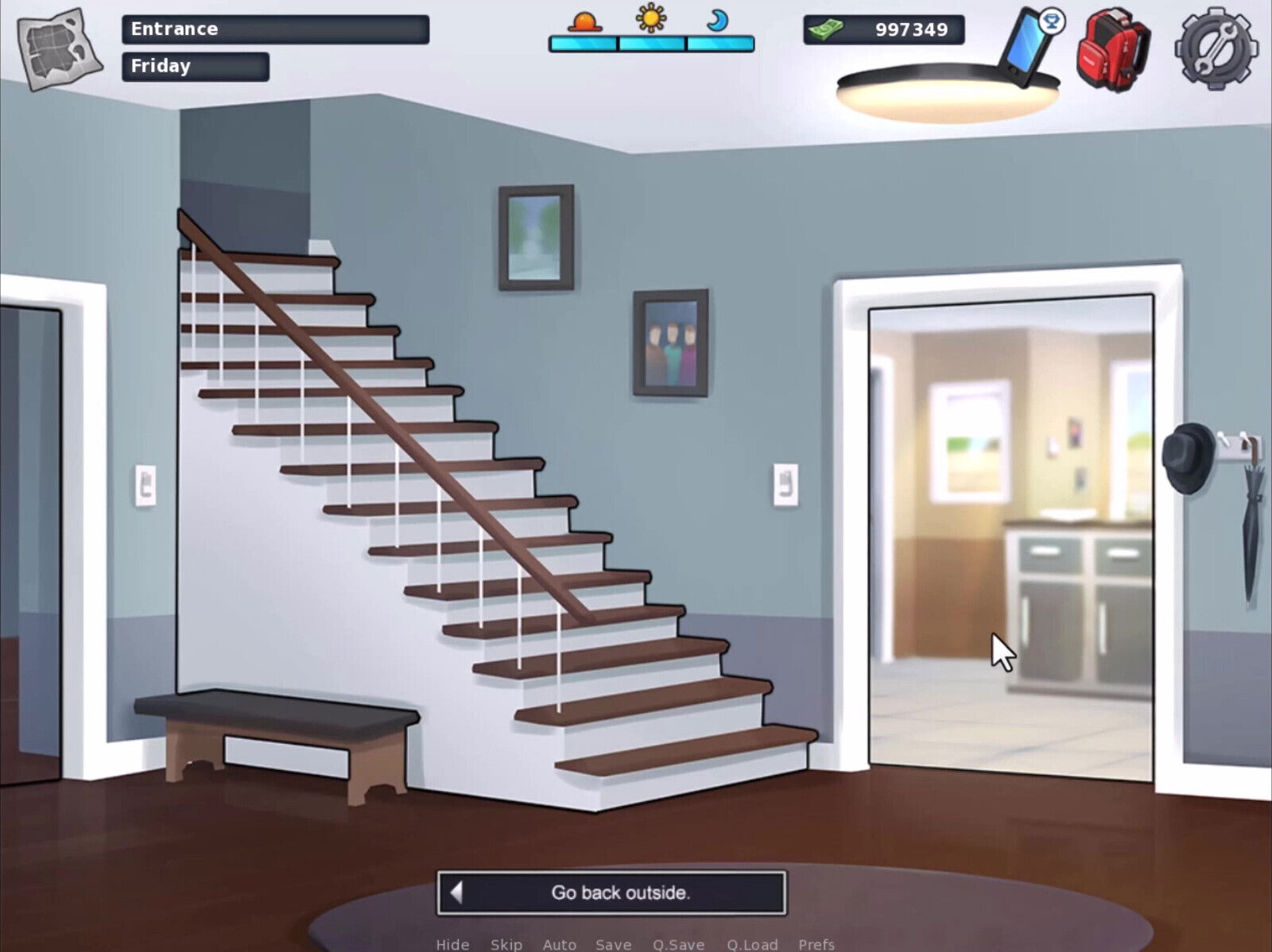The height and width of the screenshot is (952, 1272).
Task: Hide the game interface
Action: click(452, 945)
